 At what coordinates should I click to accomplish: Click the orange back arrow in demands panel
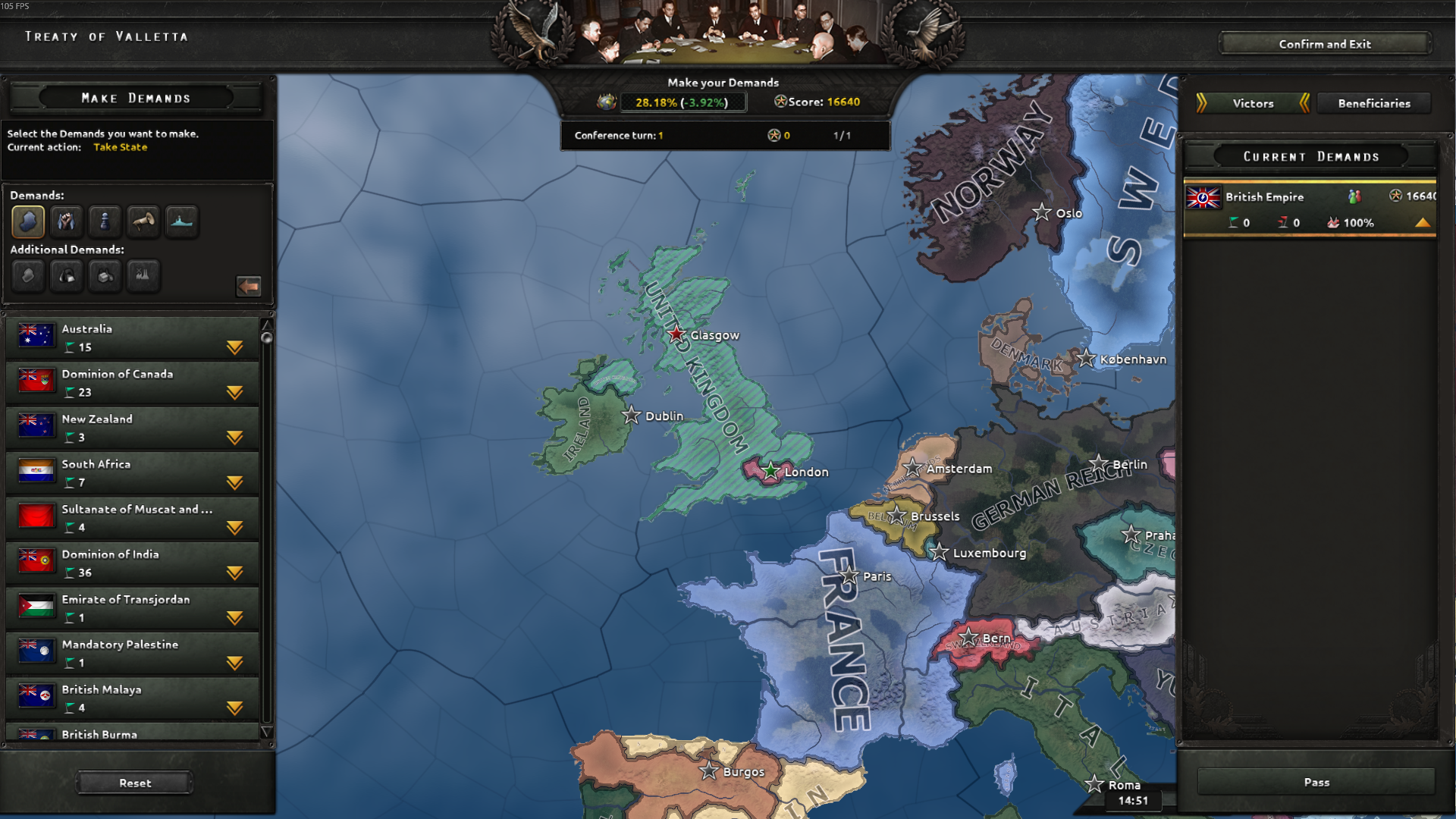pyautogui.click(x=249, y=287)
